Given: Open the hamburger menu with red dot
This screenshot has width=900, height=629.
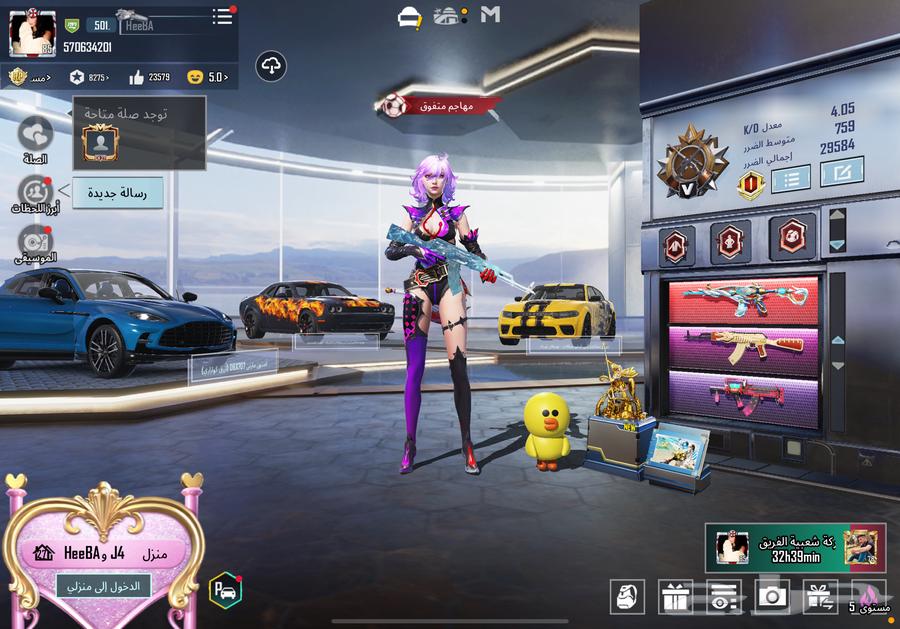Looking at the screenshot, I should coord(222,17).
